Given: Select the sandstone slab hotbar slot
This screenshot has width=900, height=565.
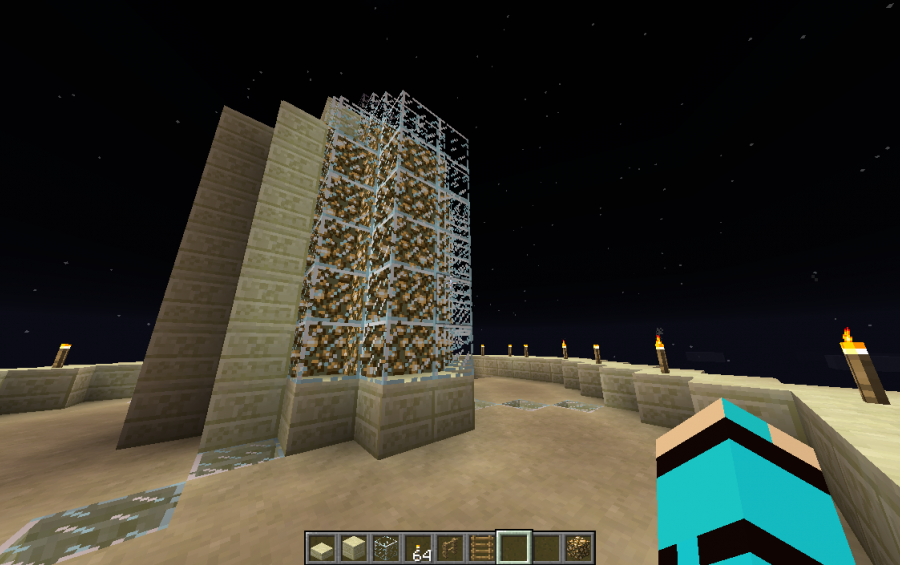Looking at the screenshot, I should point(321,548).
